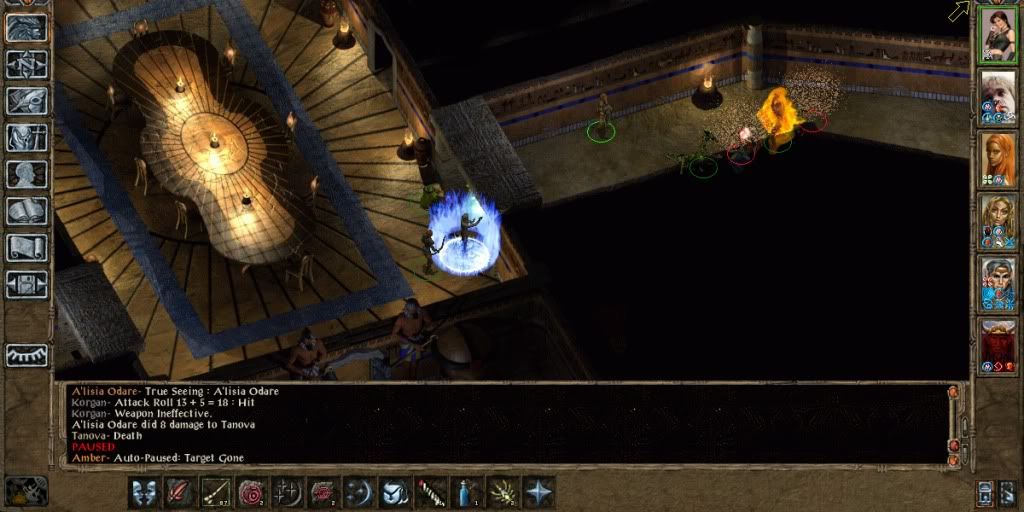Select the dark-haired woman's top portrait
The width and height of the screenshot is (1024, 512).
pos(997,35)
